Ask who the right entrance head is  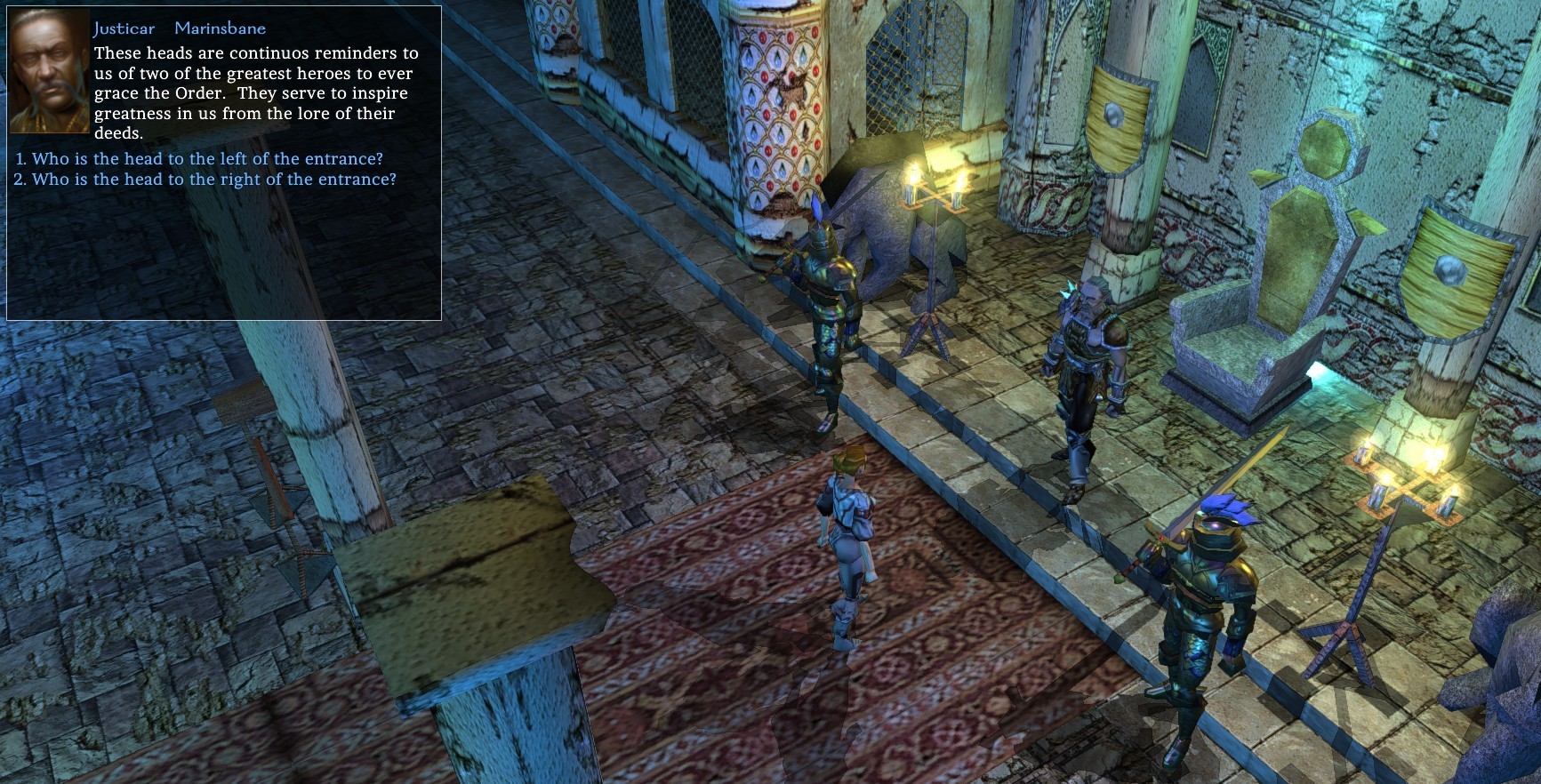pos(213,180)
